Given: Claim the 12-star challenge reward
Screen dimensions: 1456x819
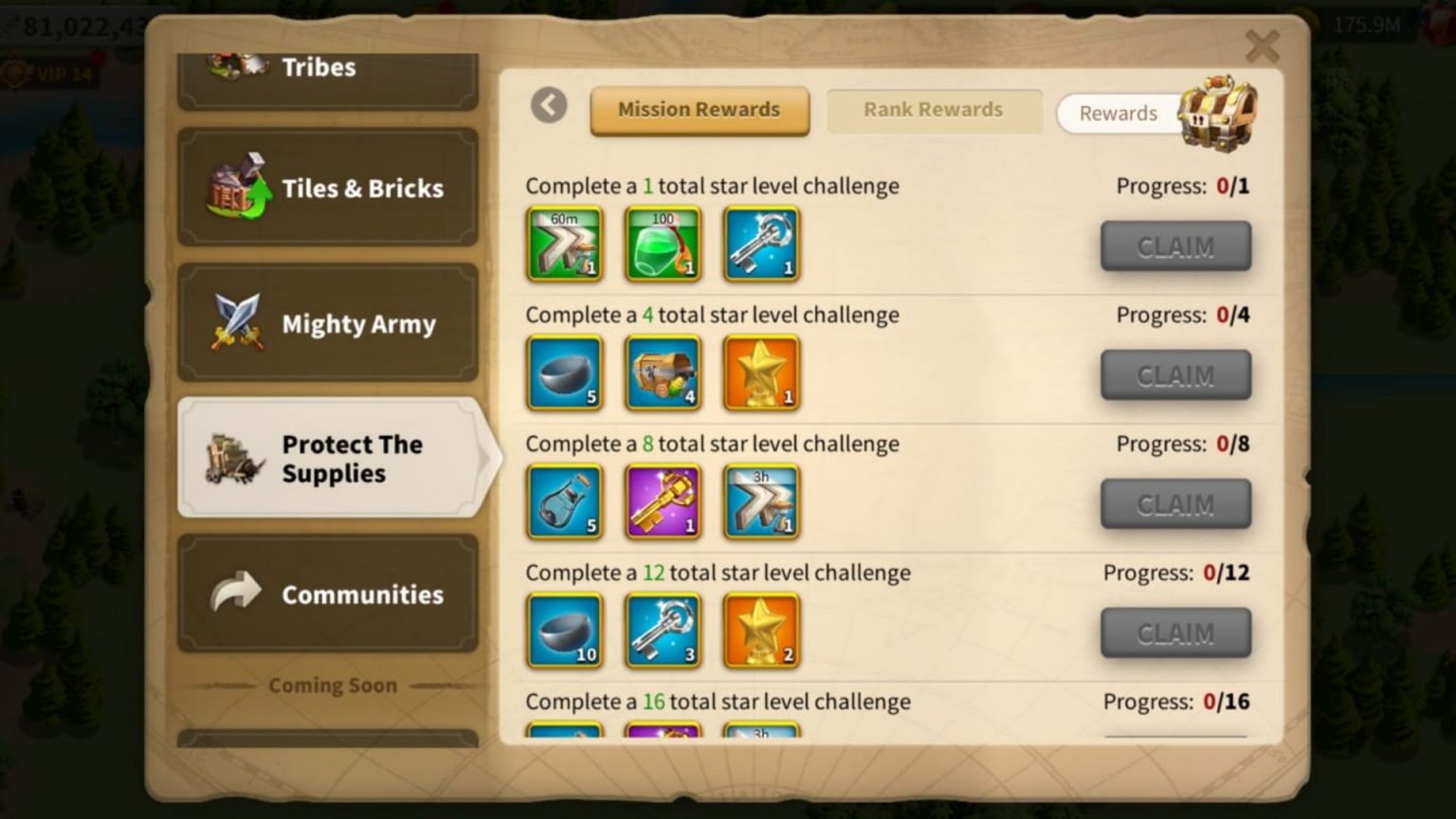Looking at the screenshot, I should (1174, 632).
